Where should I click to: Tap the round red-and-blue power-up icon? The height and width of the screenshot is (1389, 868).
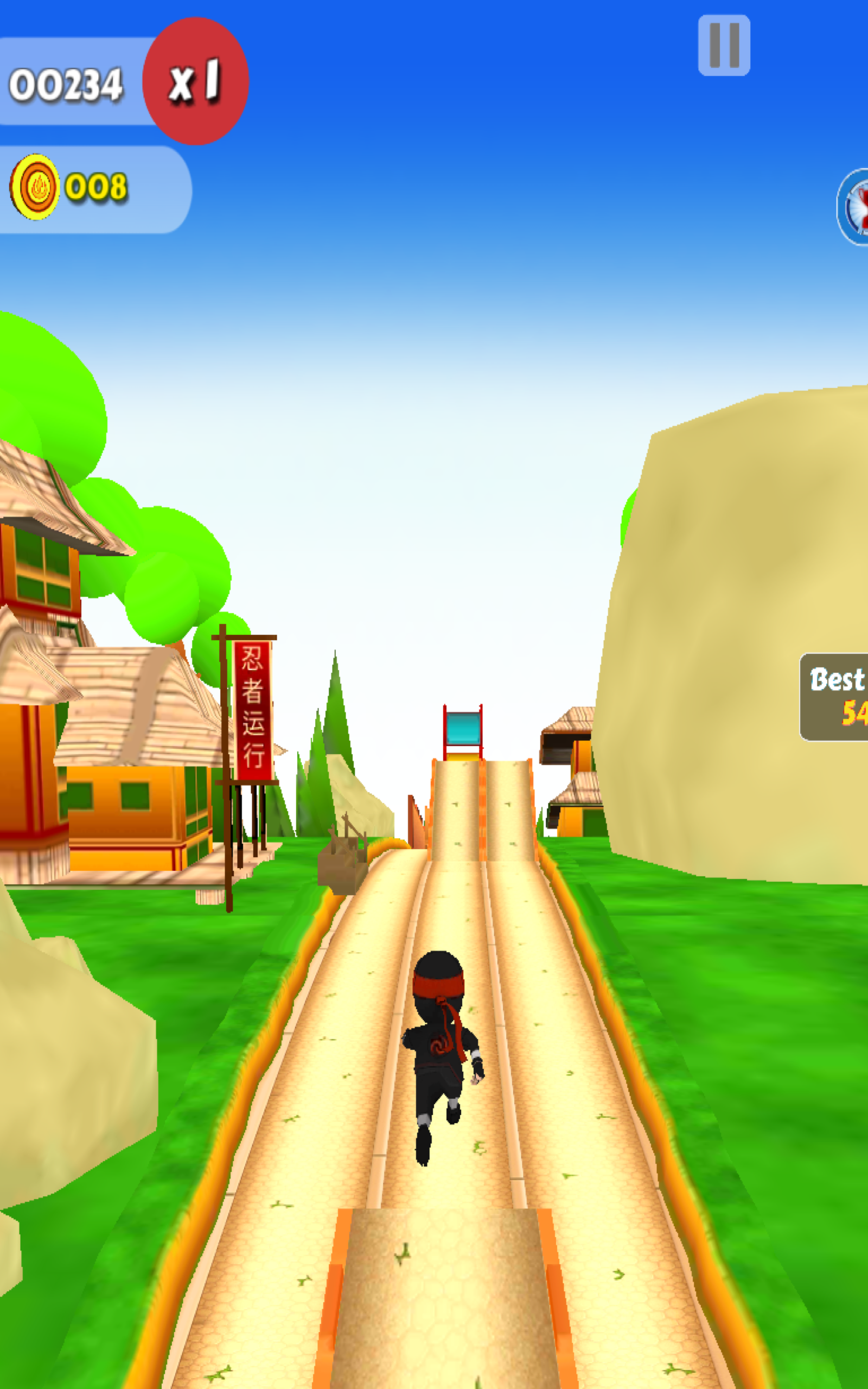pos(855,207)
